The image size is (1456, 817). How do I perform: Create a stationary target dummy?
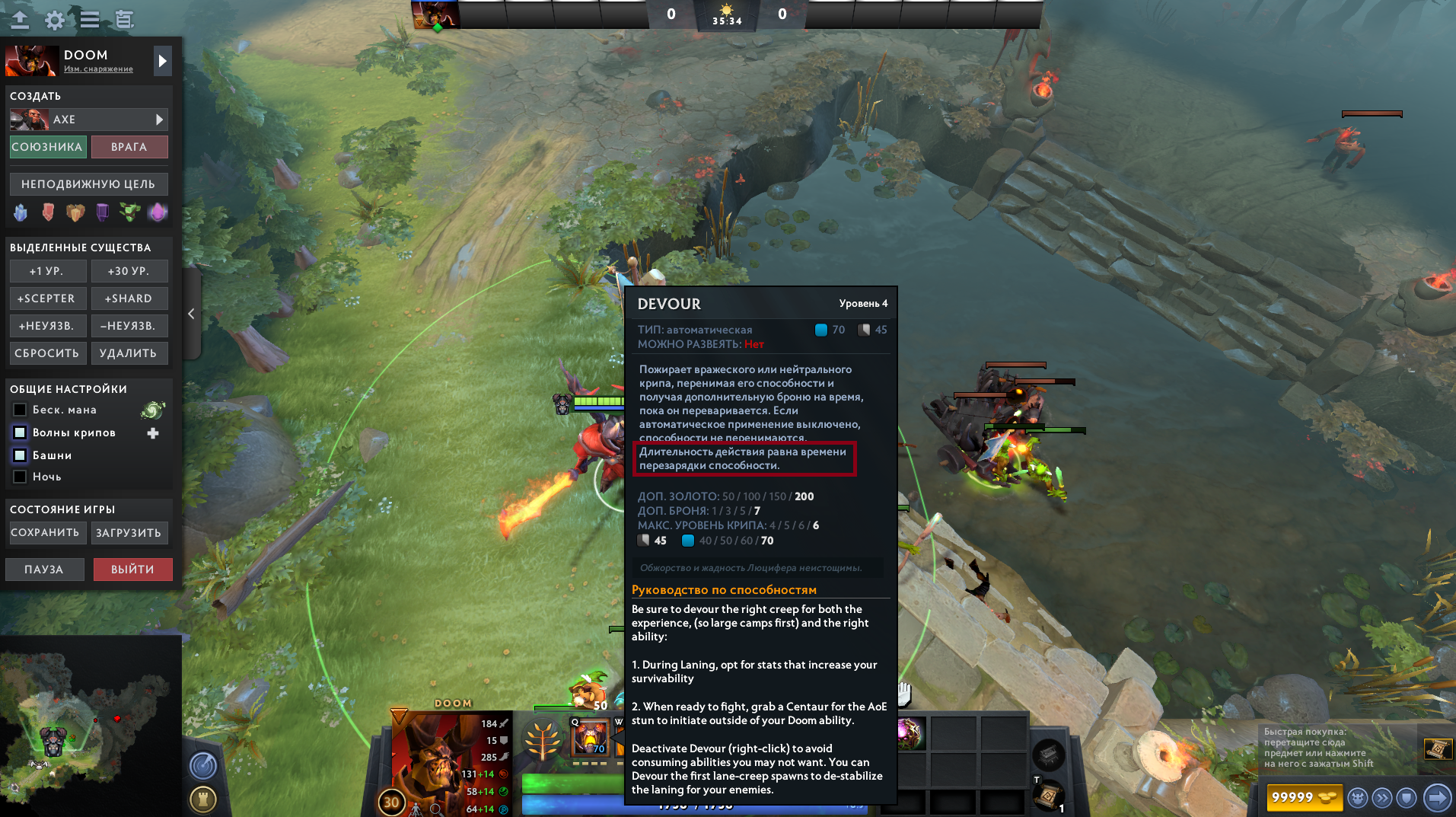pos(88,184)
